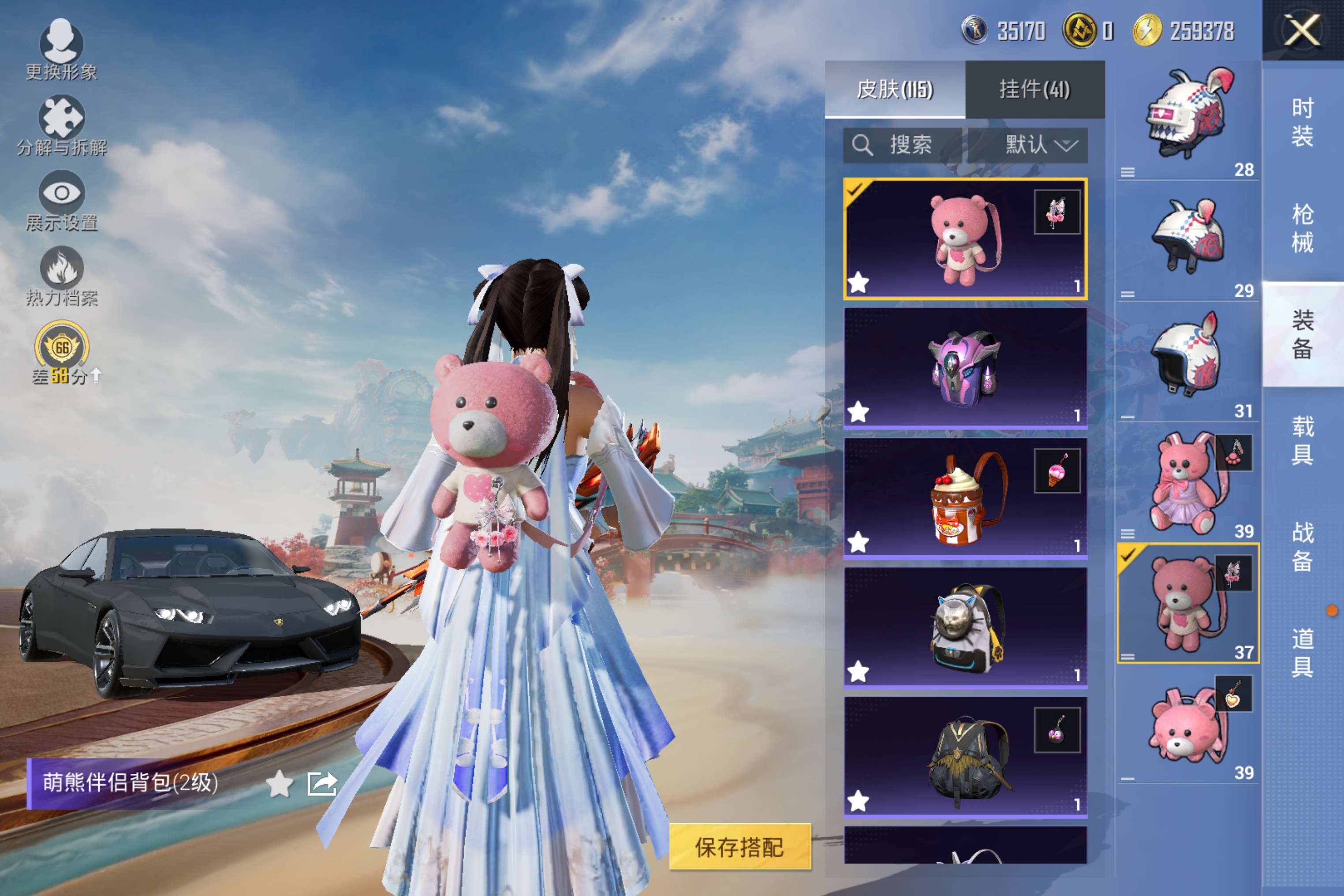
Task: Open 热力档案 heat profile
Action: (x=61, y=276)
